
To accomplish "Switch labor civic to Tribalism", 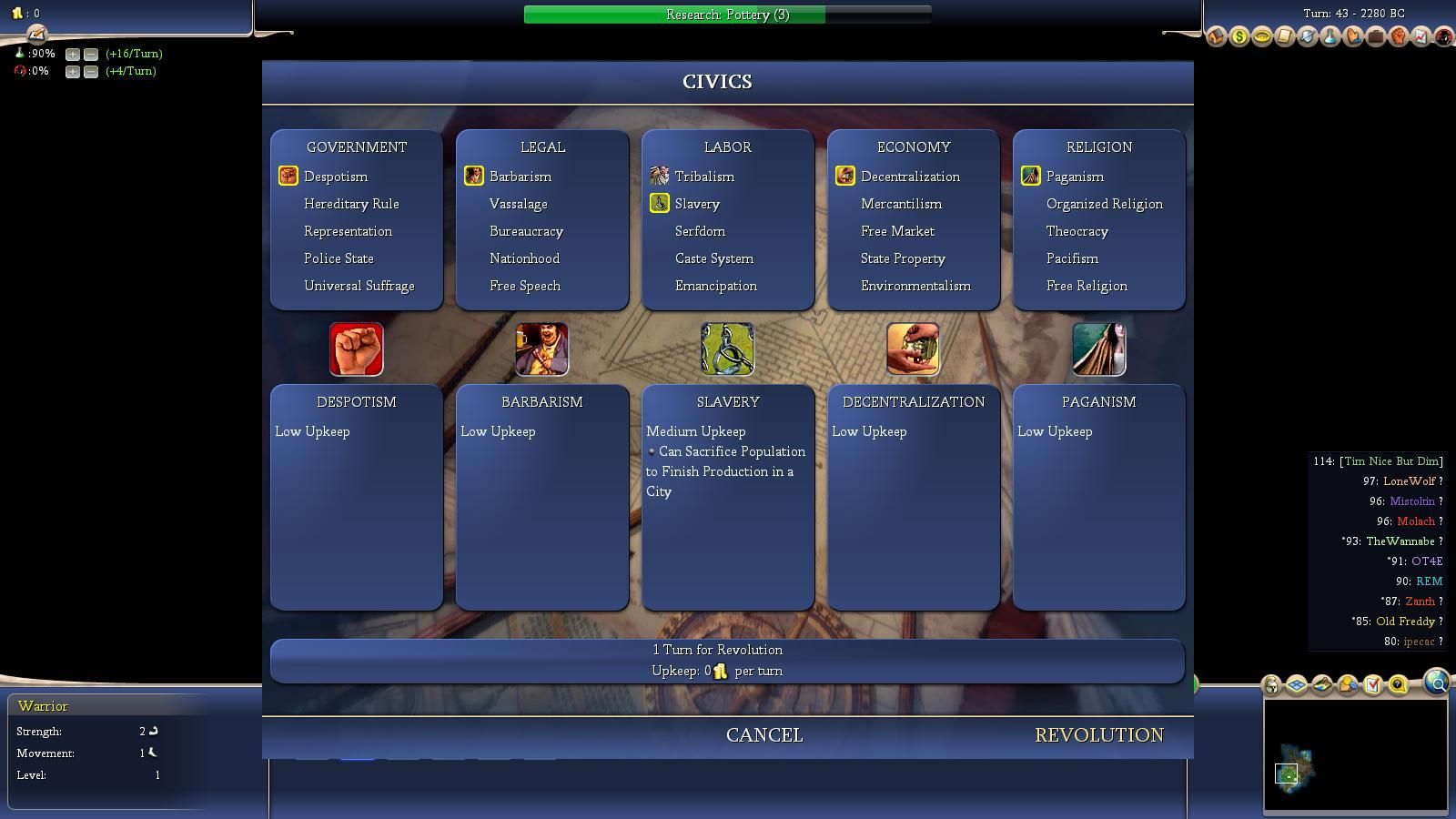I will [x=703, y=177].
